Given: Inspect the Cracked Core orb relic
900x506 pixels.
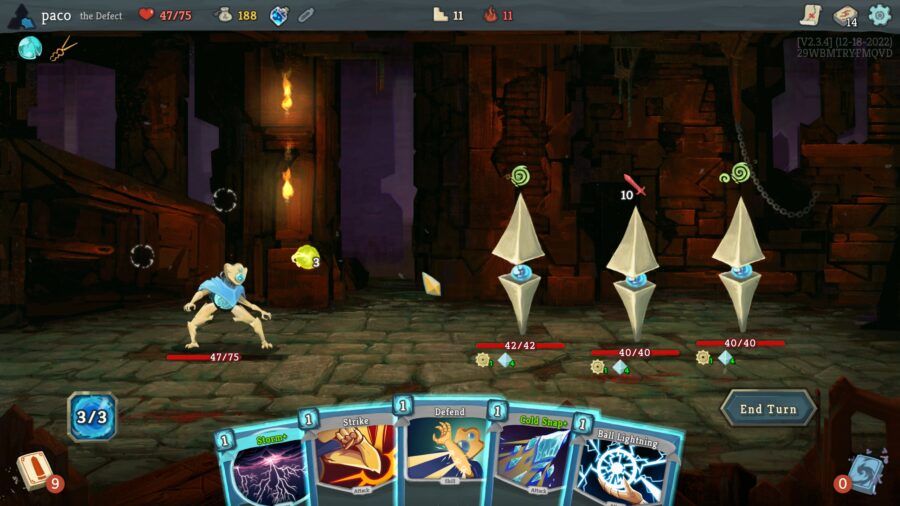Looking at the screenshot, I should click(x=29, y=47).
